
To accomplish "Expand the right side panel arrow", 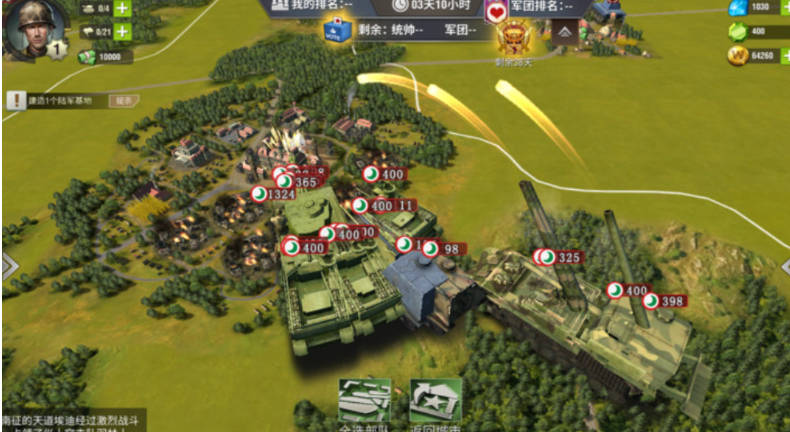I will tap(783, 266).
